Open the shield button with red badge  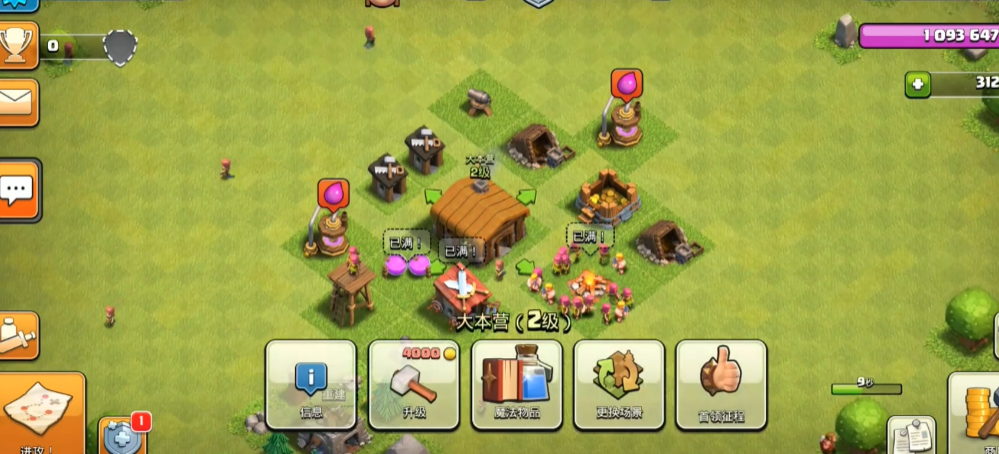(120, 436)
